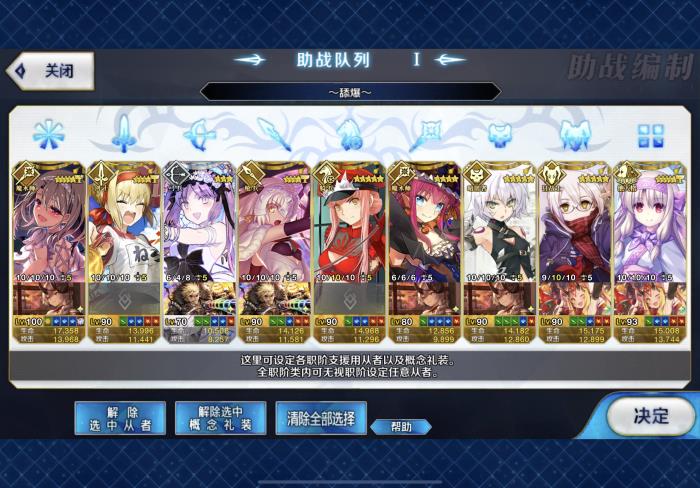Viewport: 700px width, 488px height.
Task: Close the support setup screen
Action: click(x=50, y=72)
